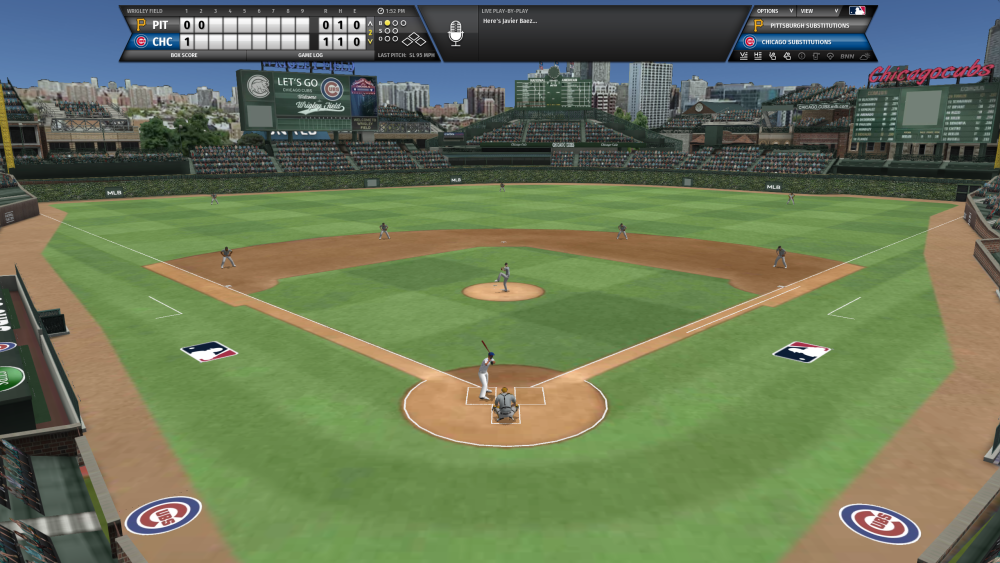Open the visiting team lineup icon

click(x=743, y=56)
